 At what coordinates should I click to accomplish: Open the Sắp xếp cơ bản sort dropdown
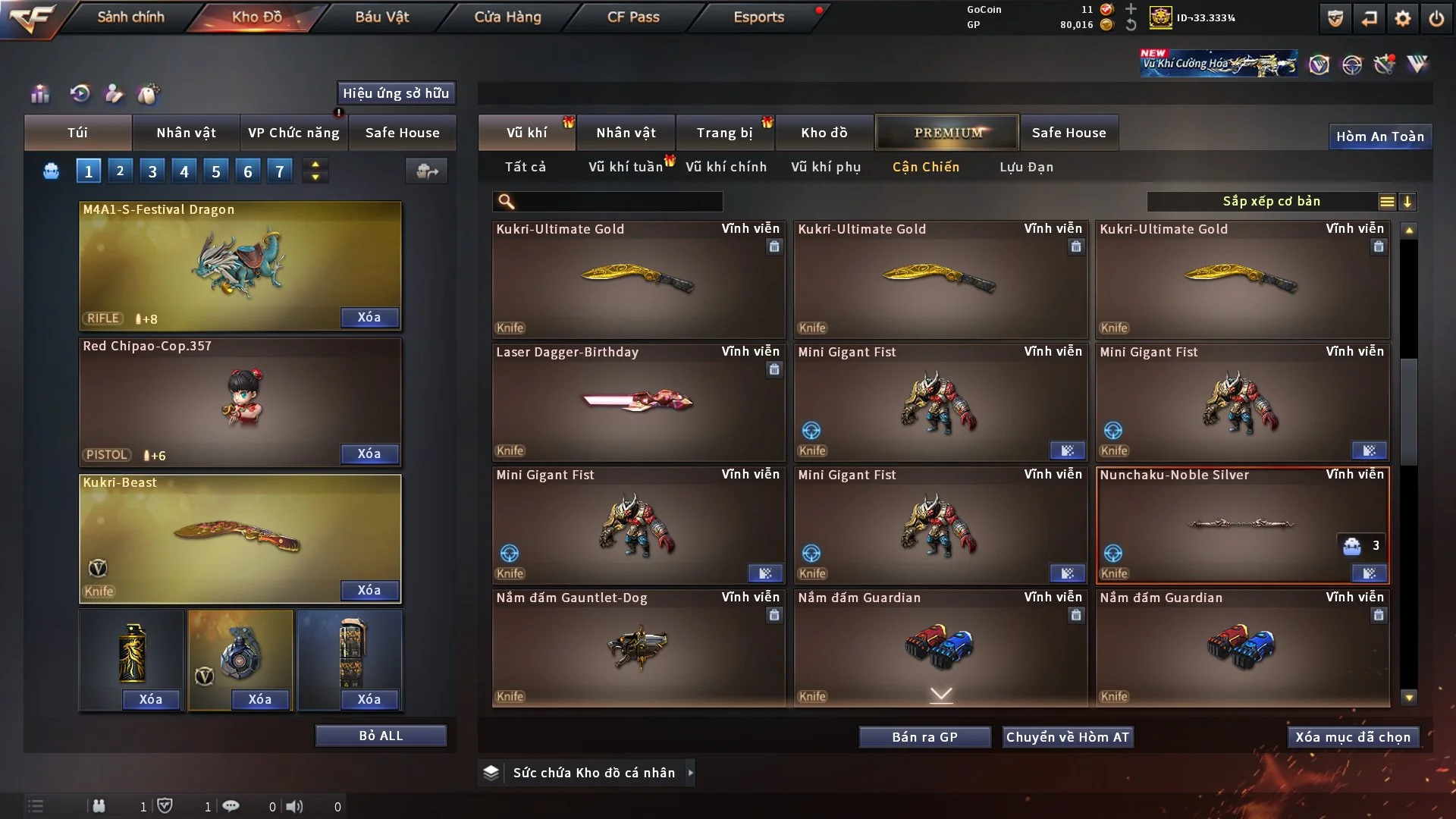point(1271,202)
